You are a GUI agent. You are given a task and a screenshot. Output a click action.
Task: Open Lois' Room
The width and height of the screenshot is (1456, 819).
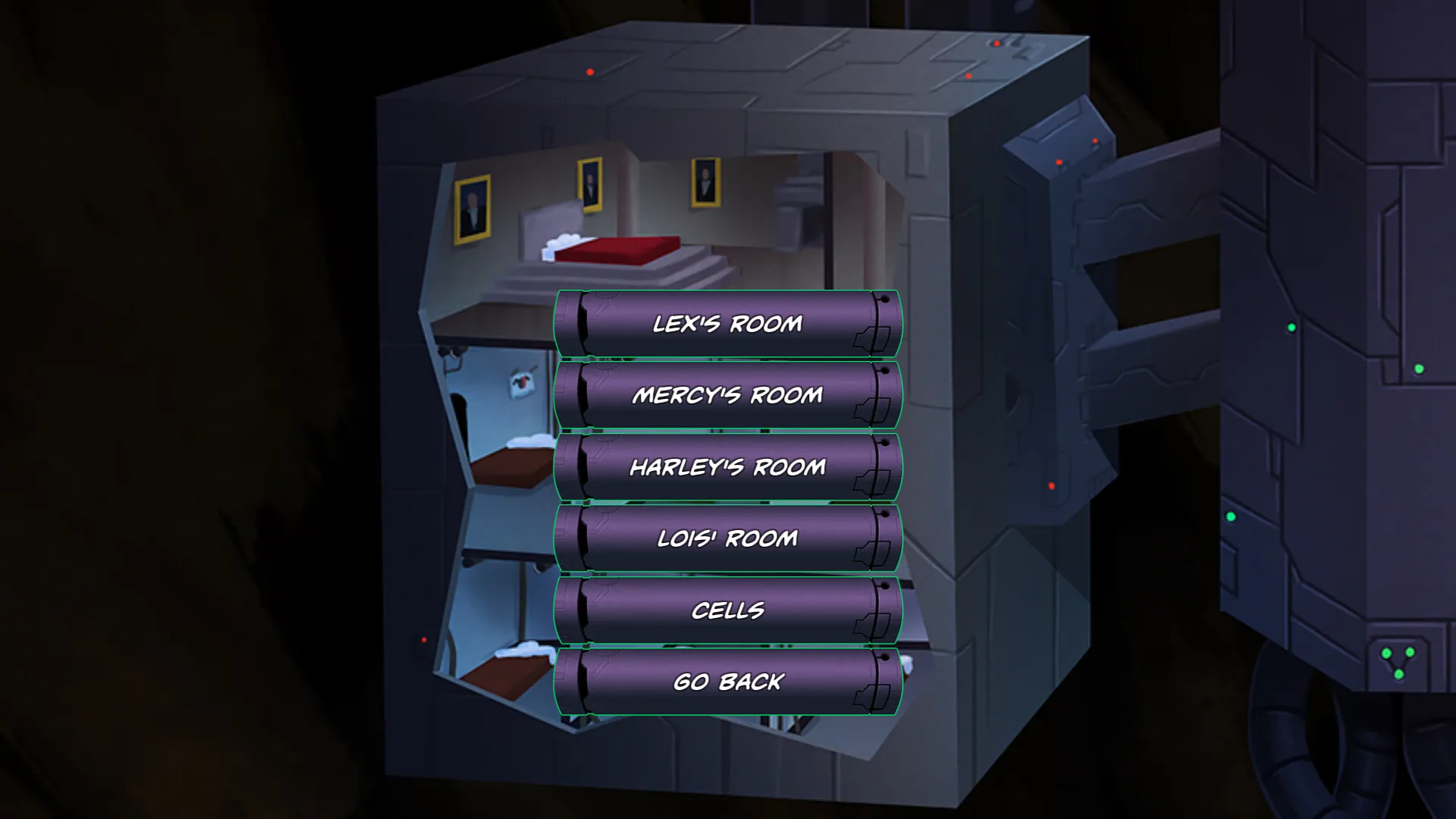(x=728, y=538)
